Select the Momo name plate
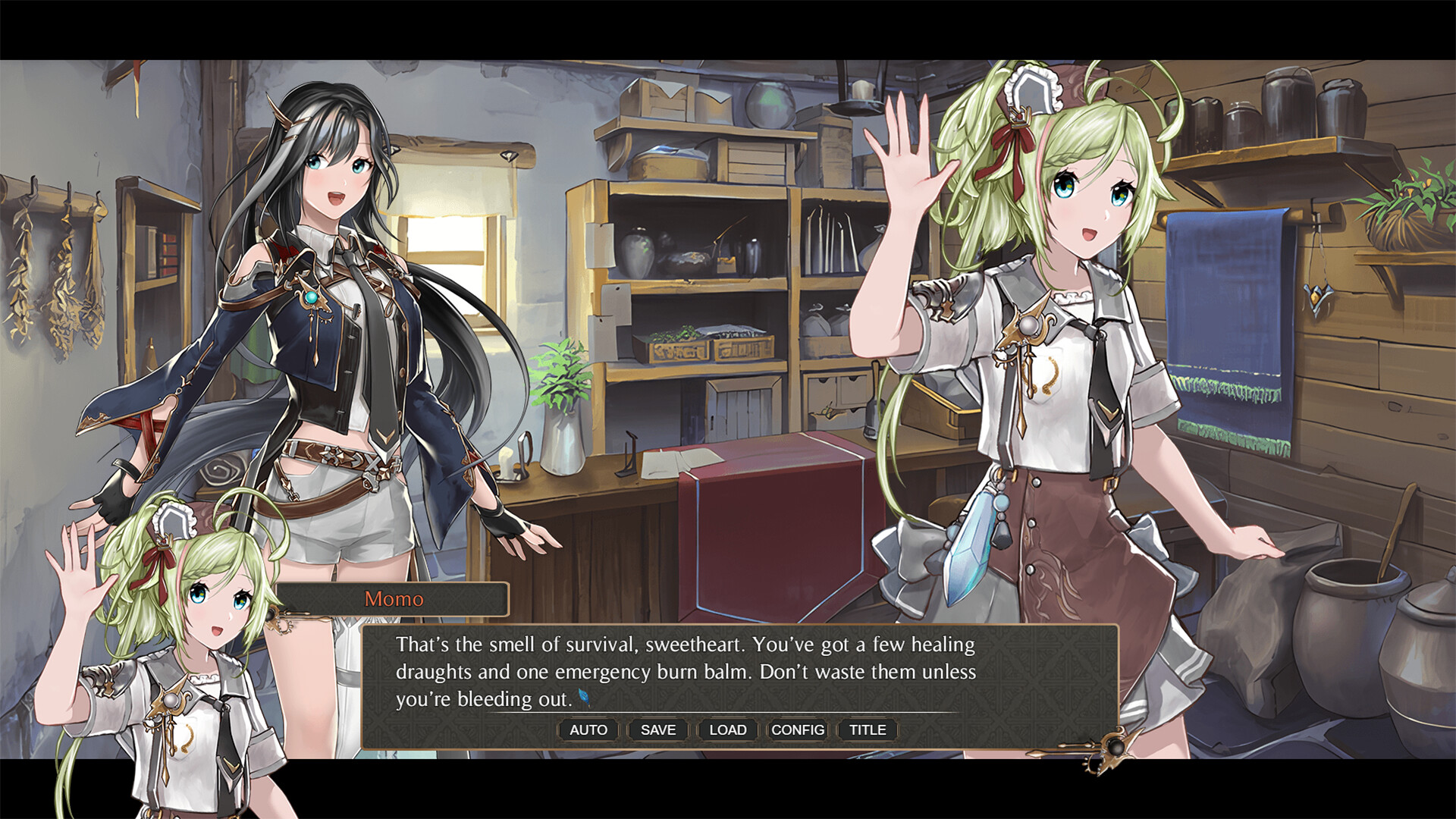 click(x=392, y=599)
